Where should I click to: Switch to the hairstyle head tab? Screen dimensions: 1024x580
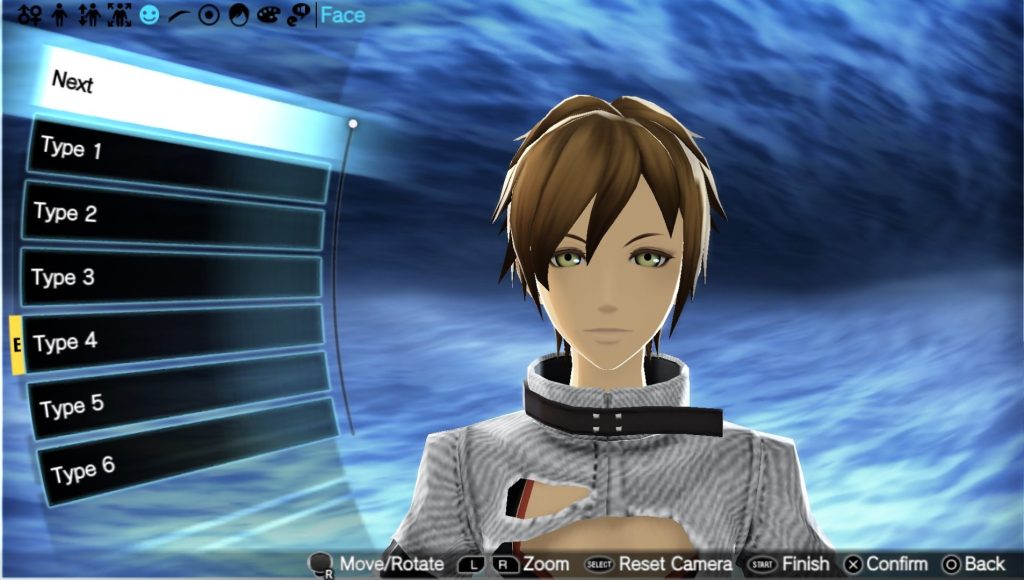coord(239,15)
